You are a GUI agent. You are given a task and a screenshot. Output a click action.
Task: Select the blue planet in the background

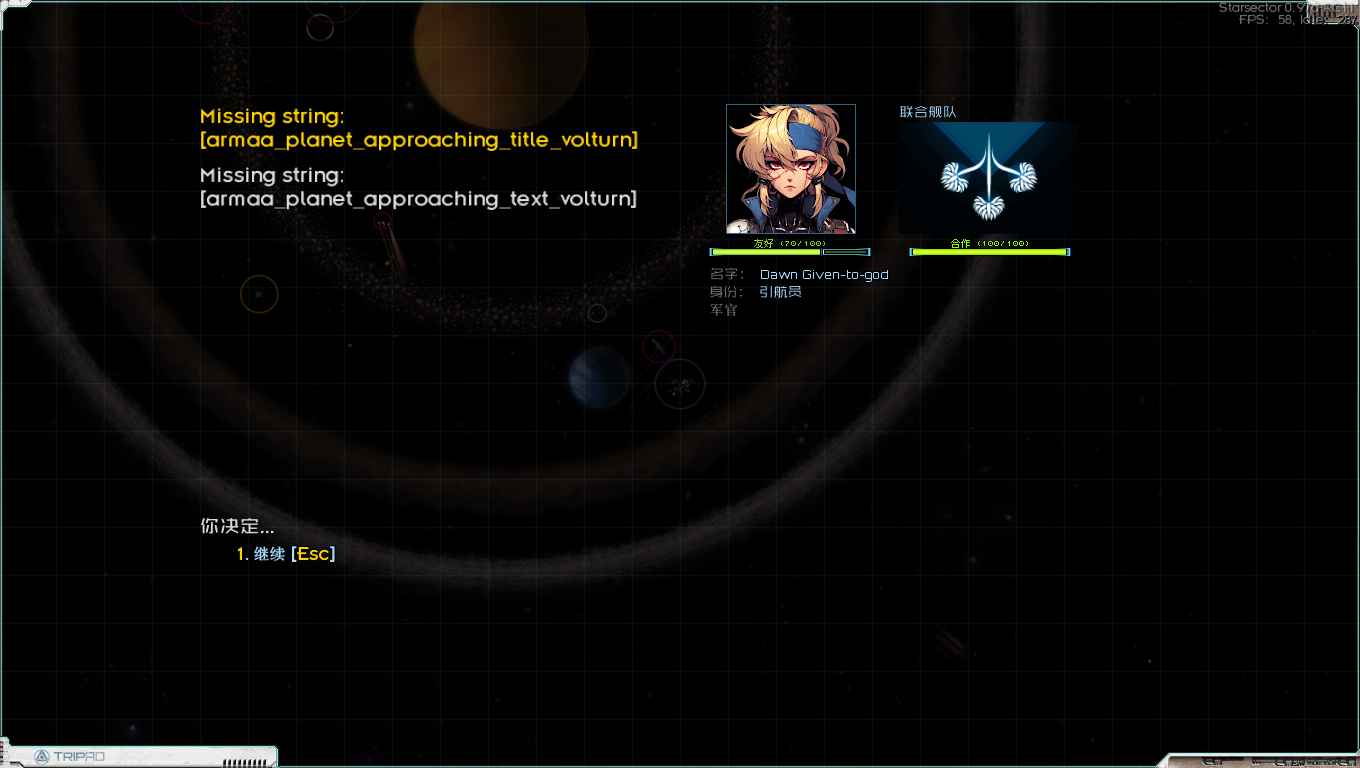point(600,377)
